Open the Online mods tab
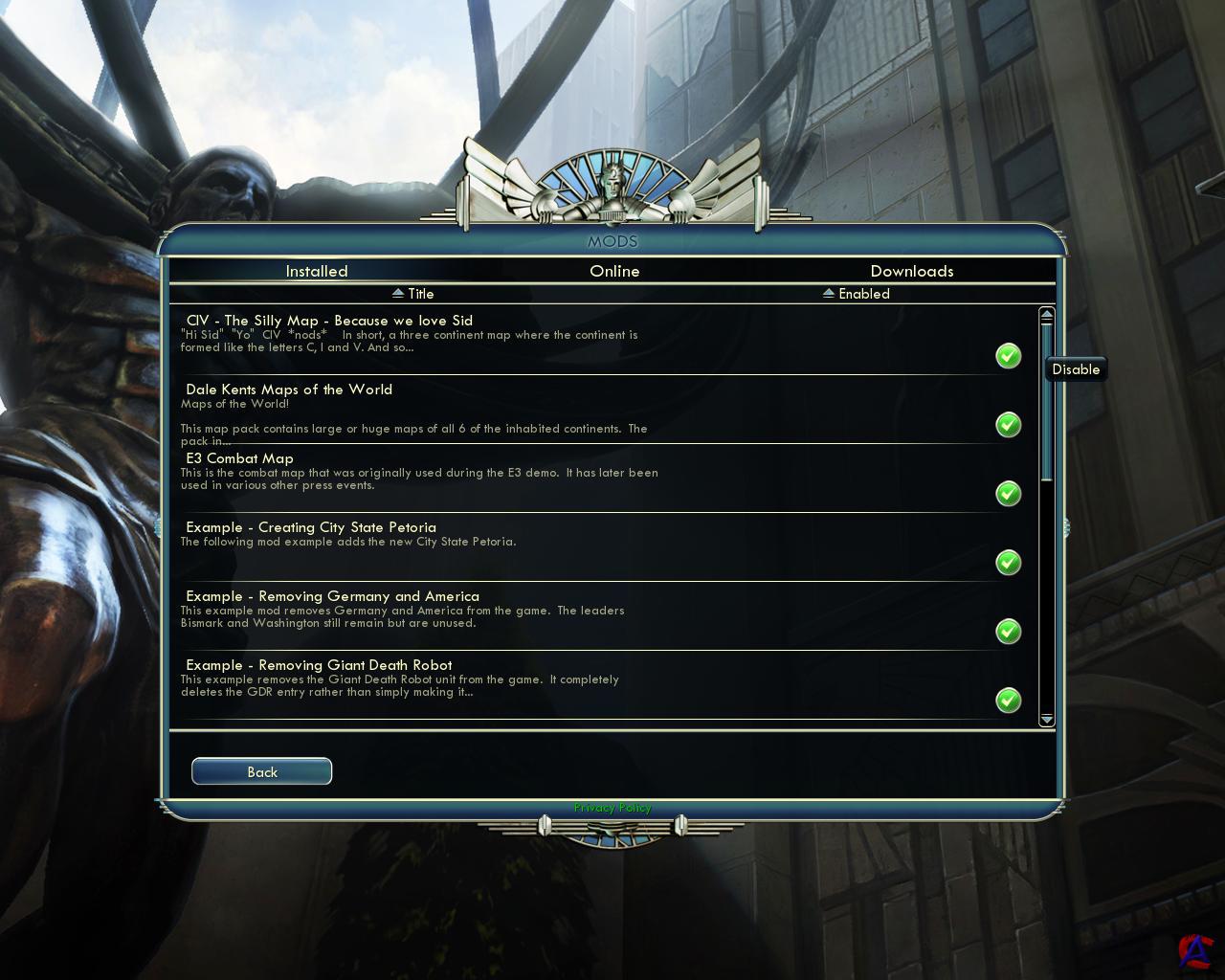1225x980 pixels. pos(614,271)
